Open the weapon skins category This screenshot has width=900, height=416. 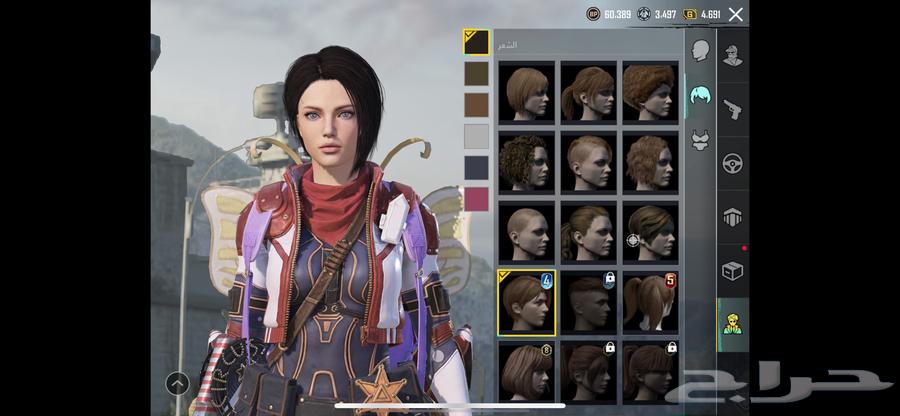(x=733, y=109)
